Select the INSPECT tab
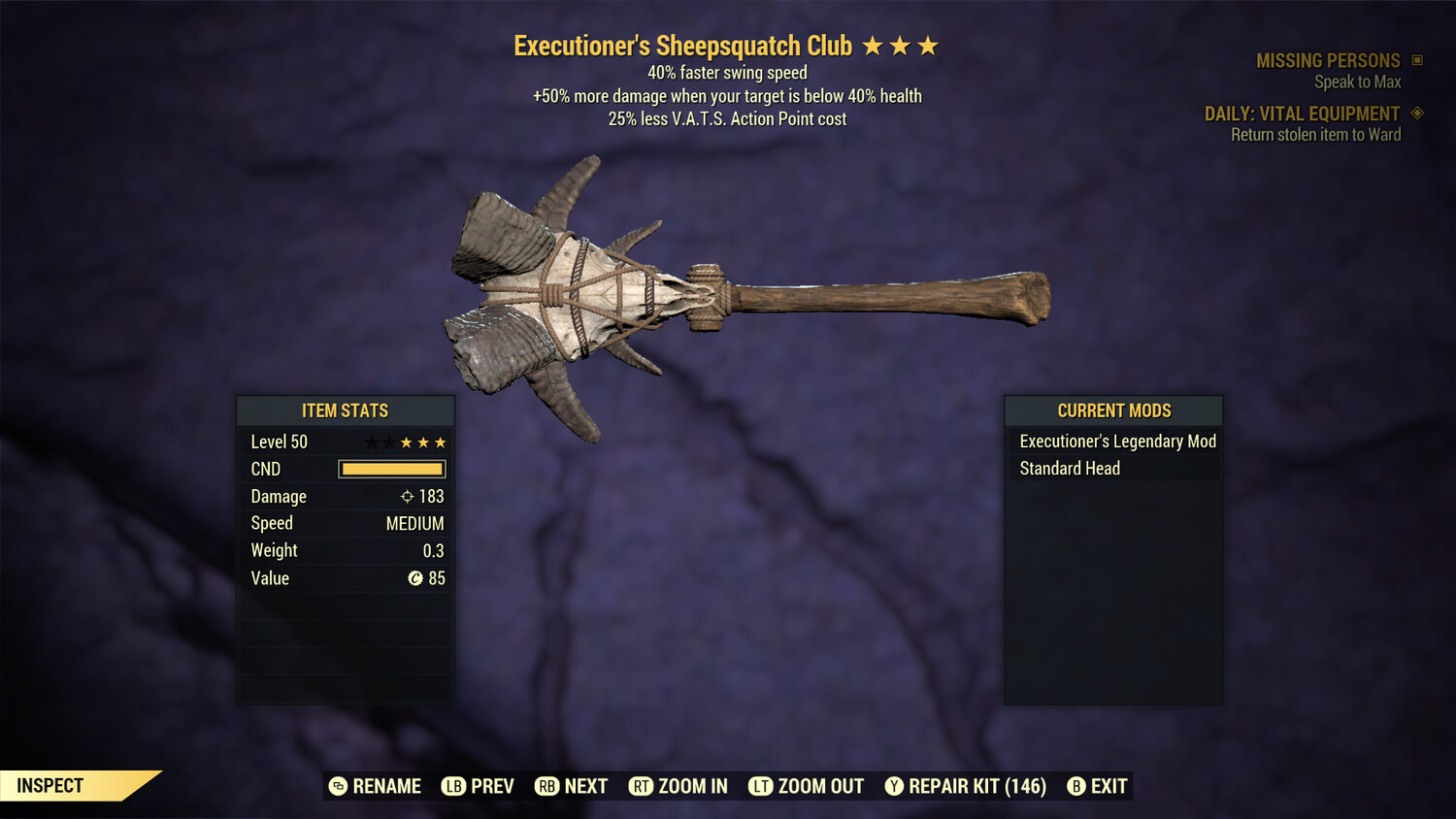The image size is (1456, 819). coord(49,785)
